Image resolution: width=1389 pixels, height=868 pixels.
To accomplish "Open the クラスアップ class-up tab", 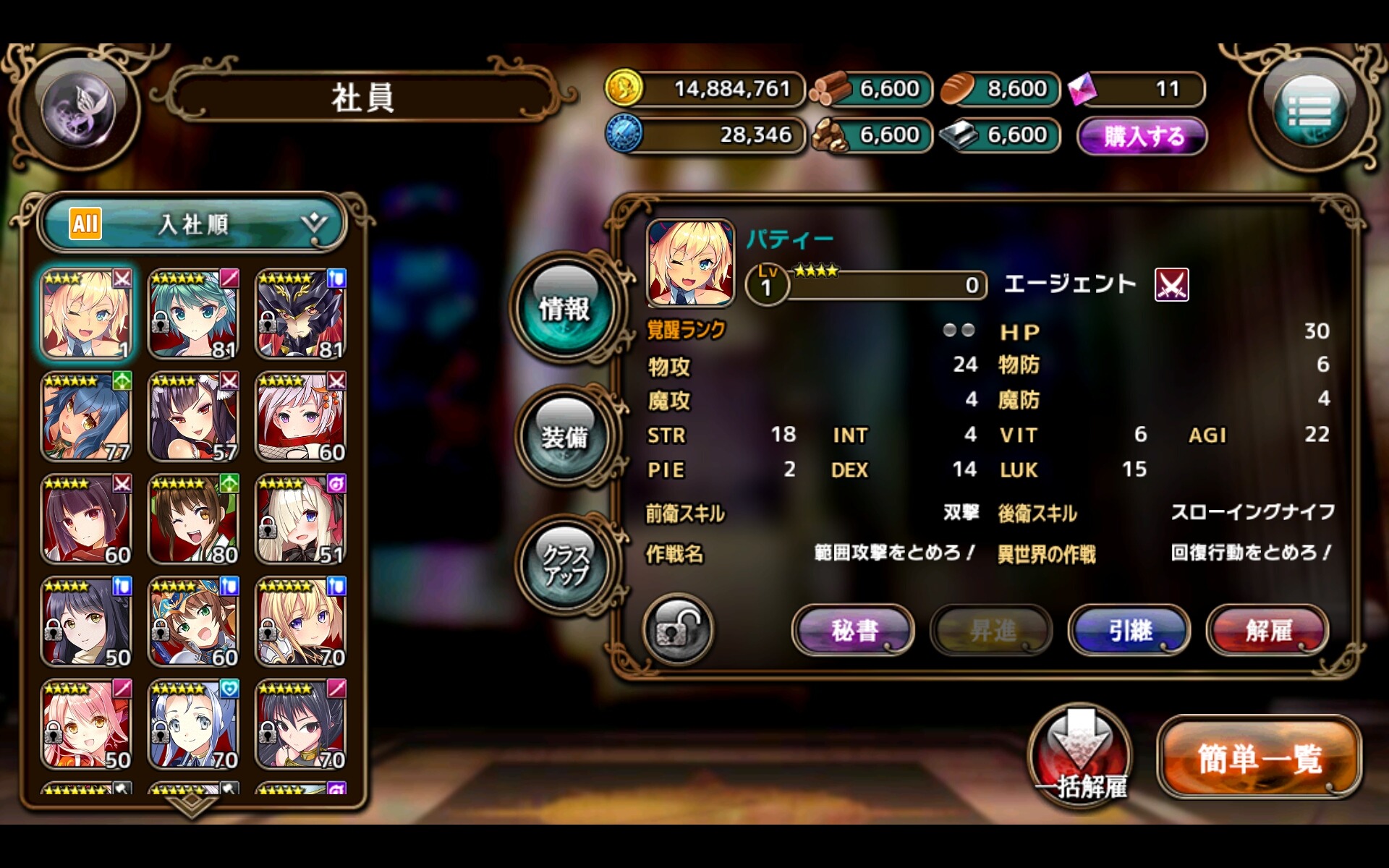I will click(565, 566).
